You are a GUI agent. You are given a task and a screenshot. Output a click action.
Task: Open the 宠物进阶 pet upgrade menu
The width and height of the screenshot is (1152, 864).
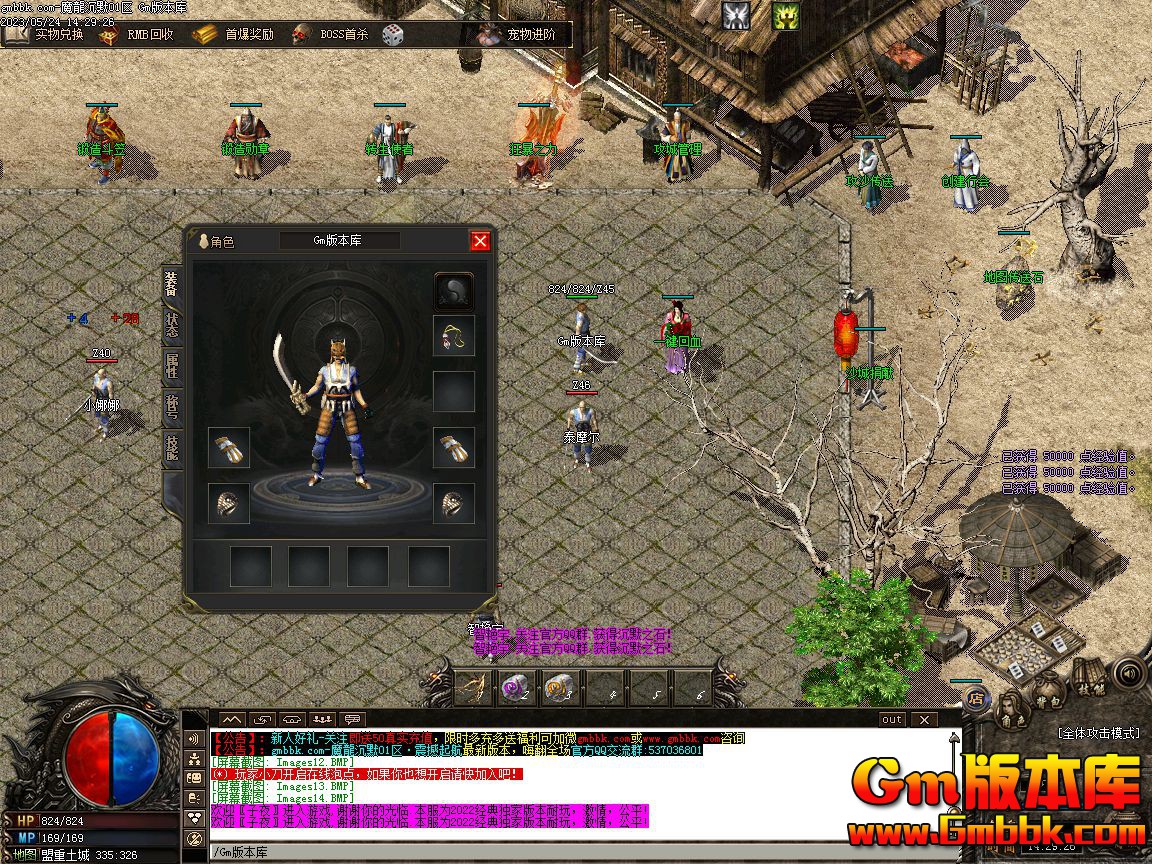518,34
